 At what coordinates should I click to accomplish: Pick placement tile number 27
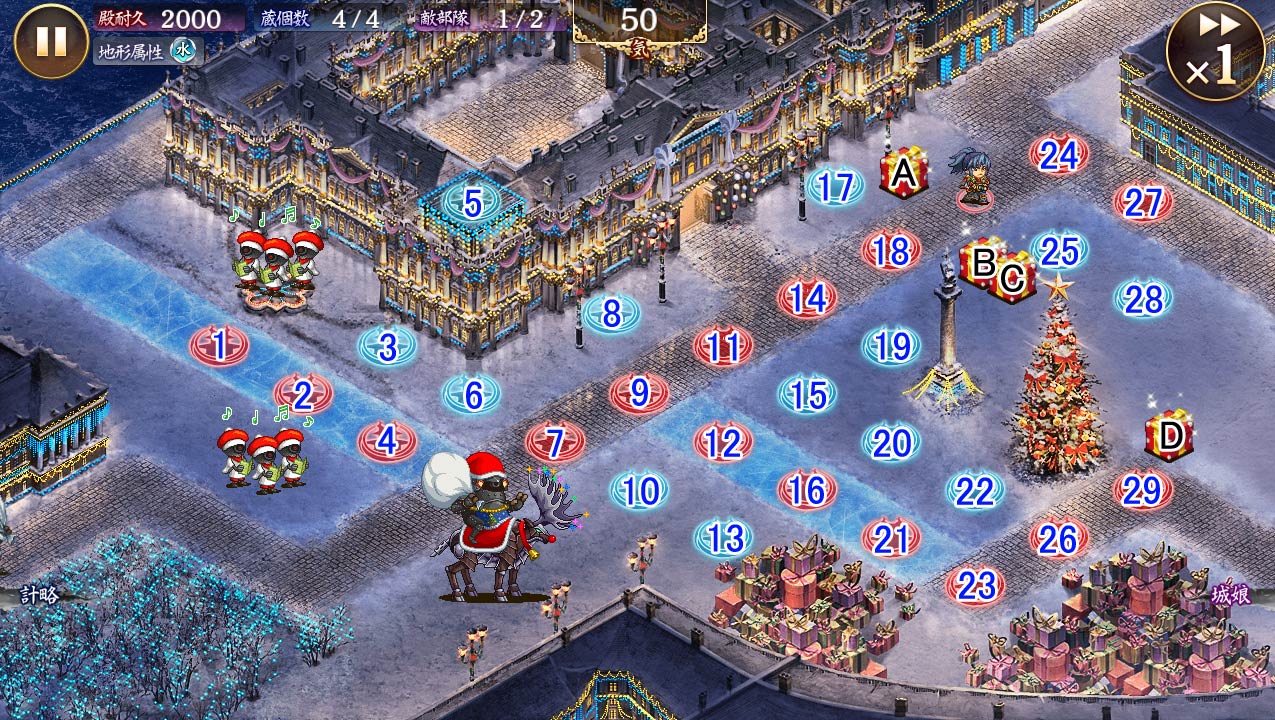click(1142, 203)
